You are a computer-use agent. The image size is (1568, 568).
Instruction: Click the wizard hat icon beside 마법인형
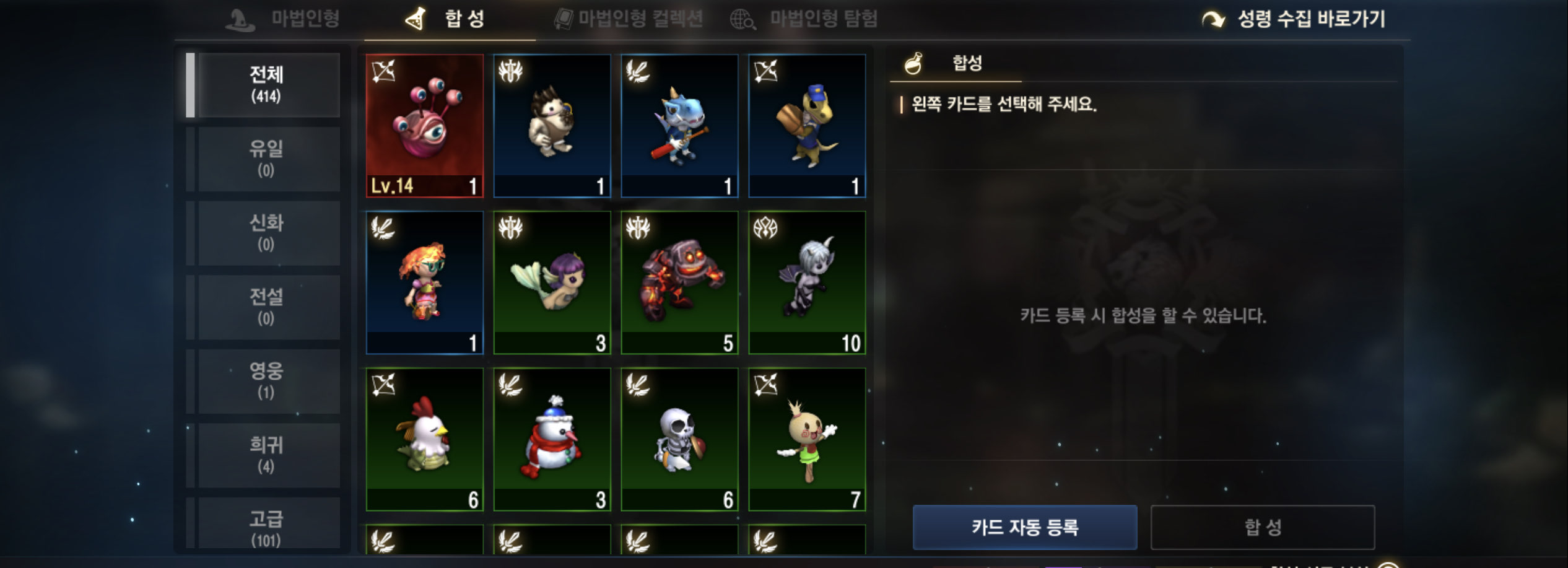(x=239, y=20)
